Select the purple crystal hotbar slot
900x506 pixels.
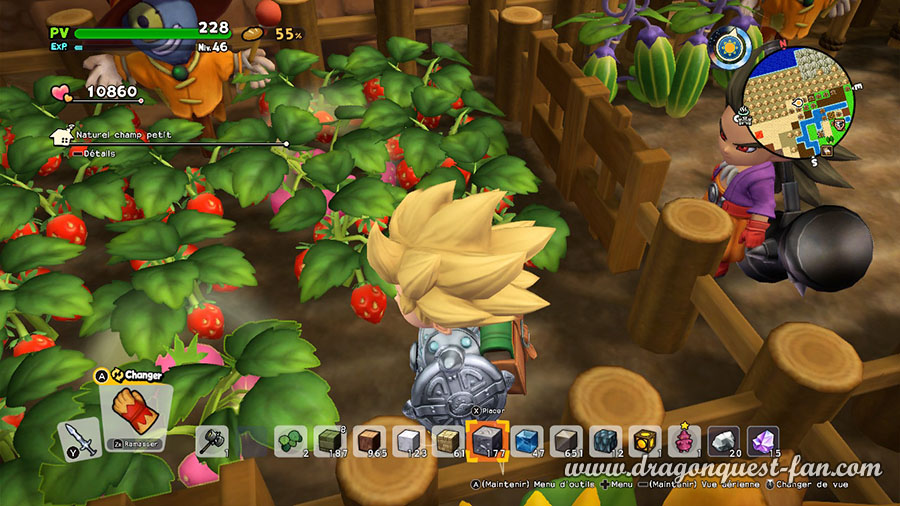click(763, 441)
